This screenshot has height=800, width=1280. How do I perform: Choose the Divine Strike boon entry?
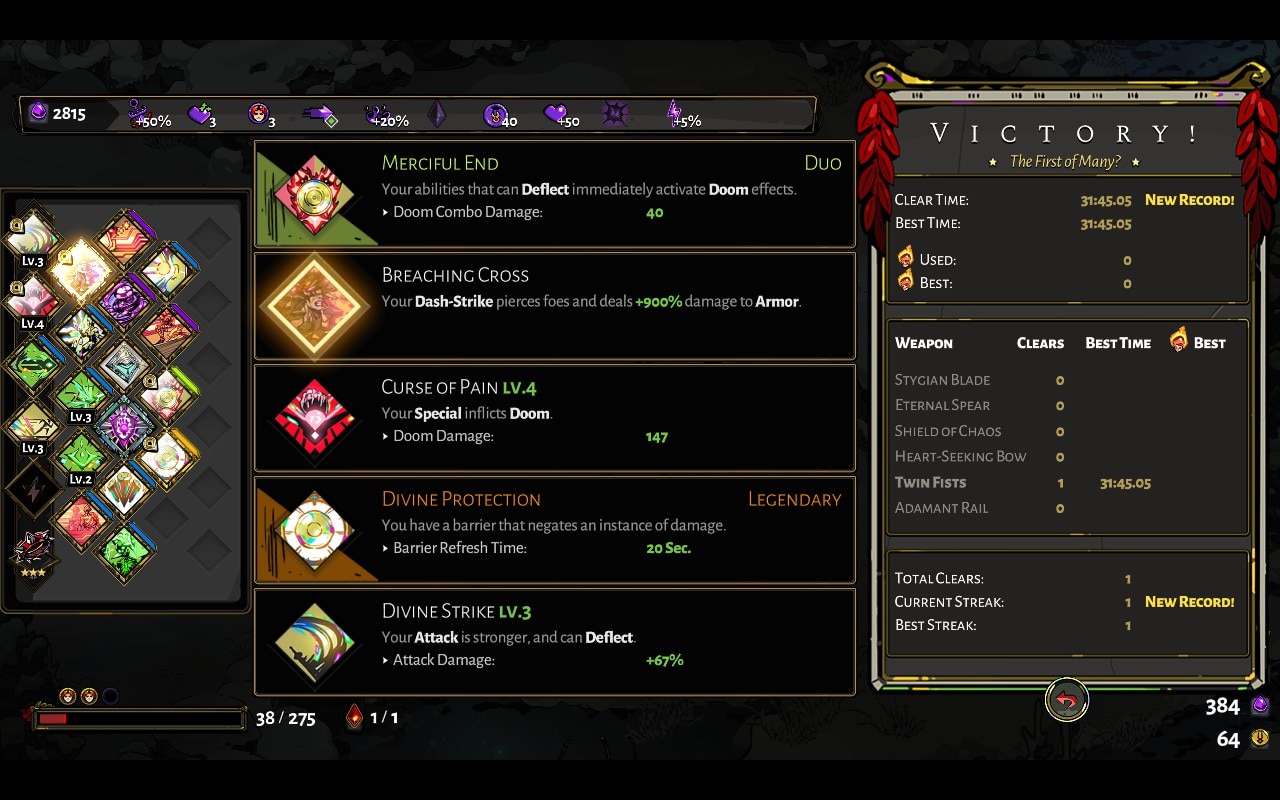click(555, 641)
